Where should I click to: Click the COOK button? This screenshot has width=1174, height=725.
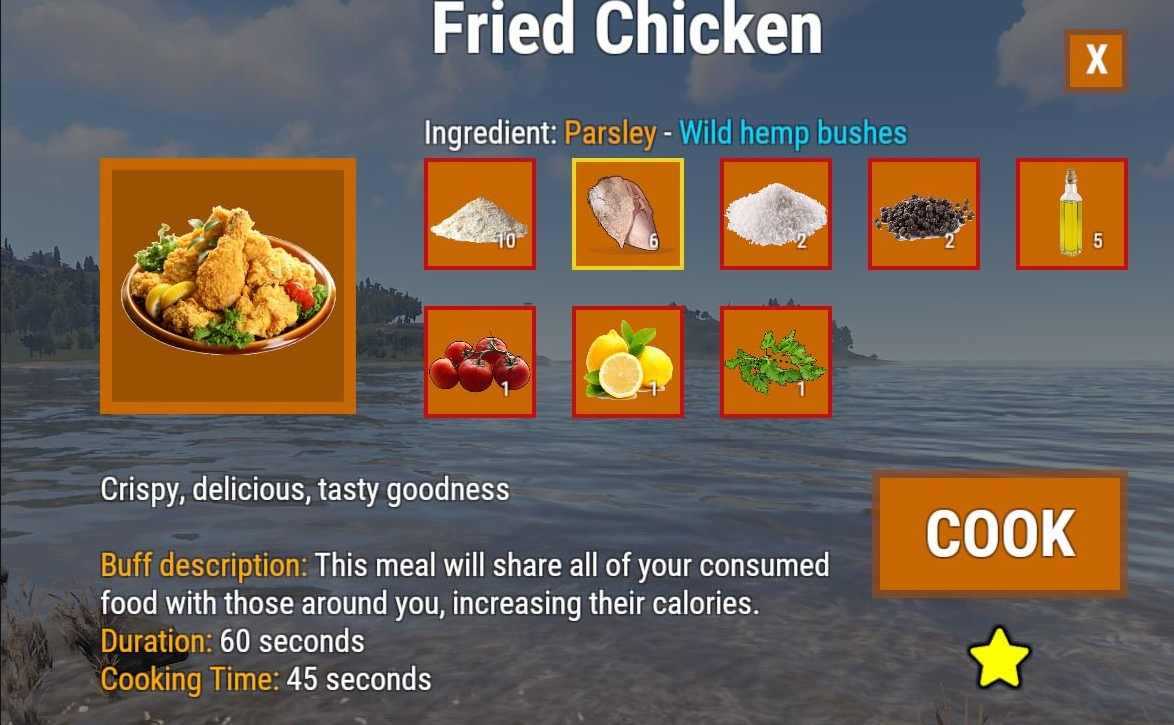pyautogui.click(x=1000, y=534)
